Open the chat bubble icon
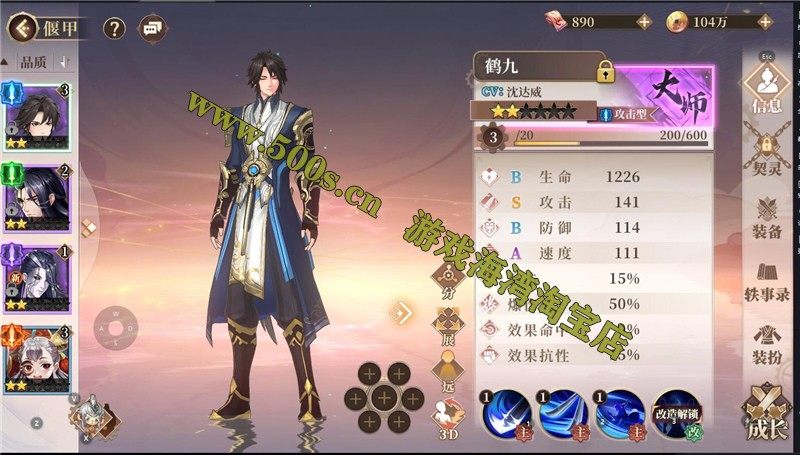 pyautogui.click(x=153, y=28)
